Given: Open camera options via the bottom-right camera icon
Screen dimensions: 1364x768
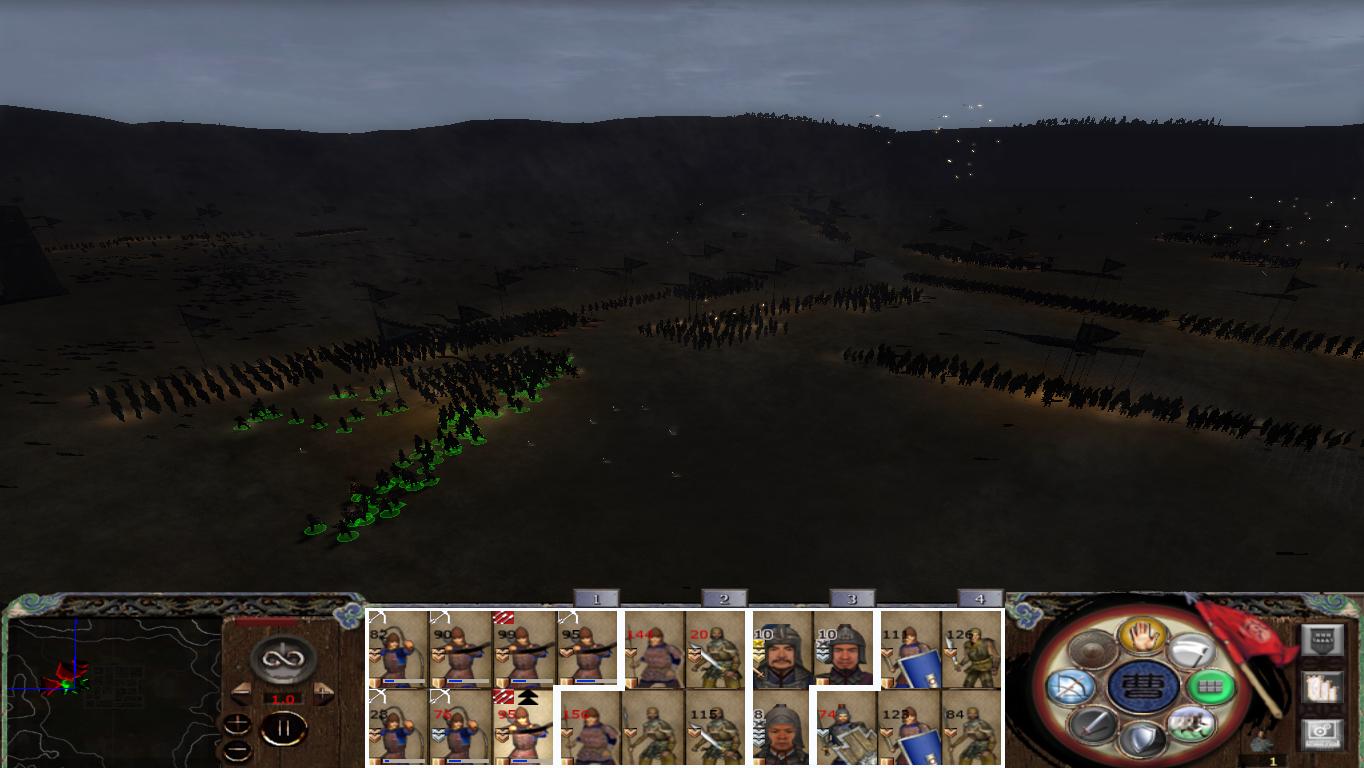Looking at the screenshot, I should coord(1320,733).
